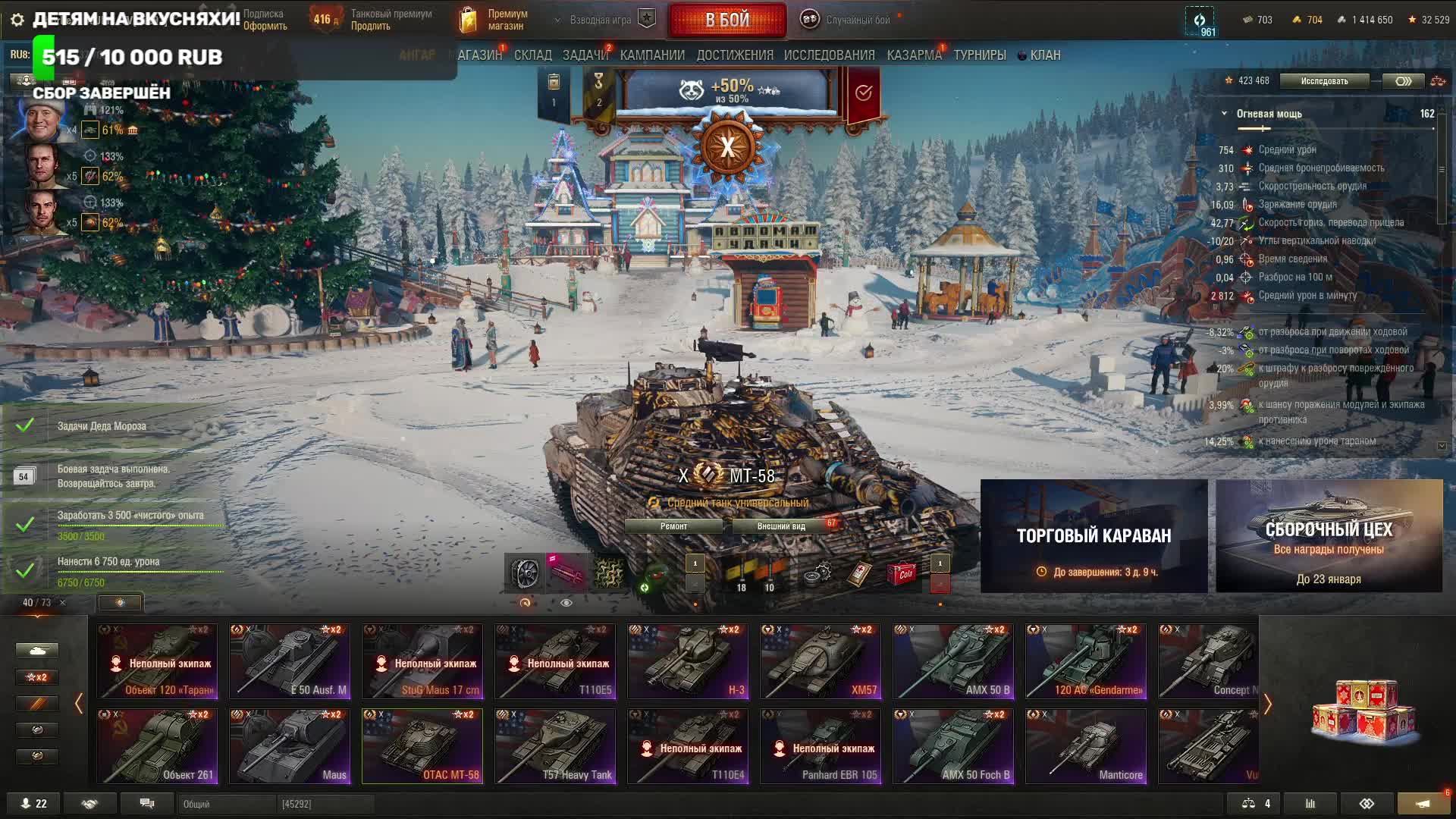Open the Сборочный цех event banner
Screen dimensions: 1456x819
1329,536
